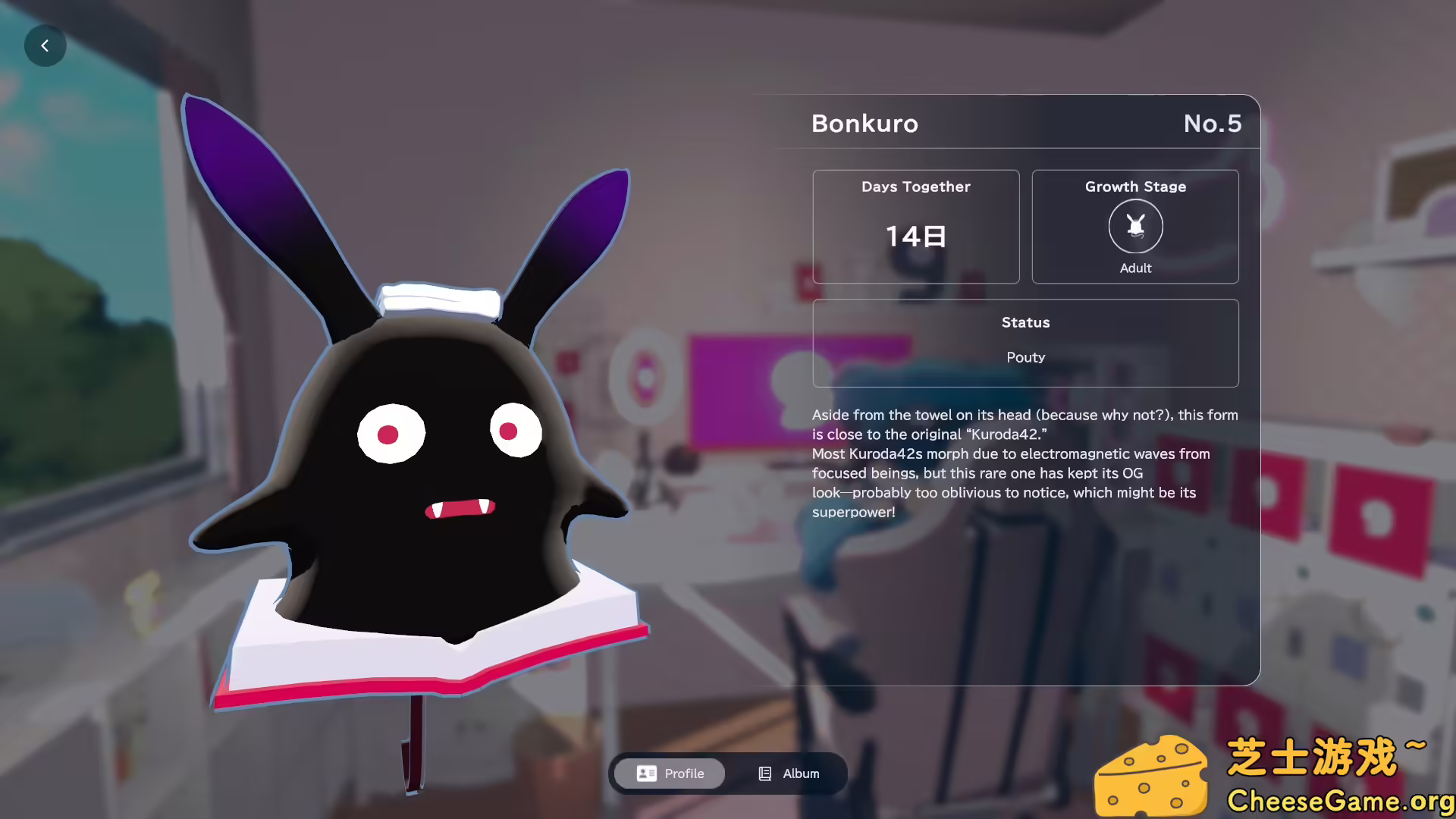The height and width of the screenshot is (819, 1456).
Task: Open the Days Together panel
Action: 915,226
